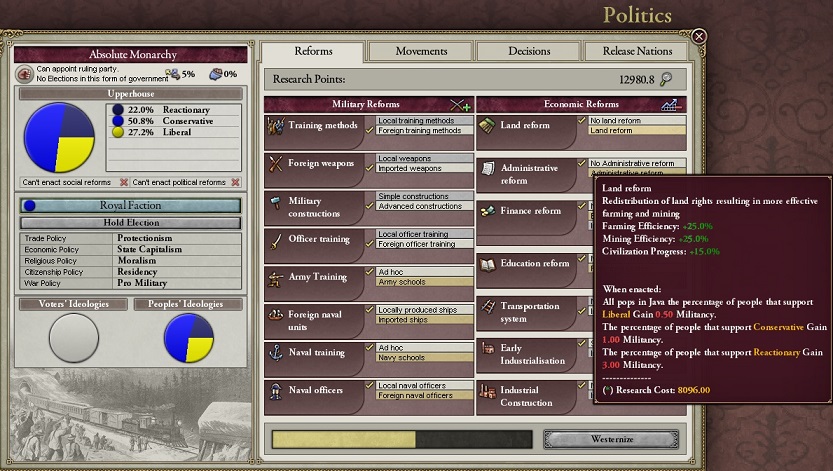Click the Hold Election button
Viewport: 833px width, 471px height.
(131, 223)
